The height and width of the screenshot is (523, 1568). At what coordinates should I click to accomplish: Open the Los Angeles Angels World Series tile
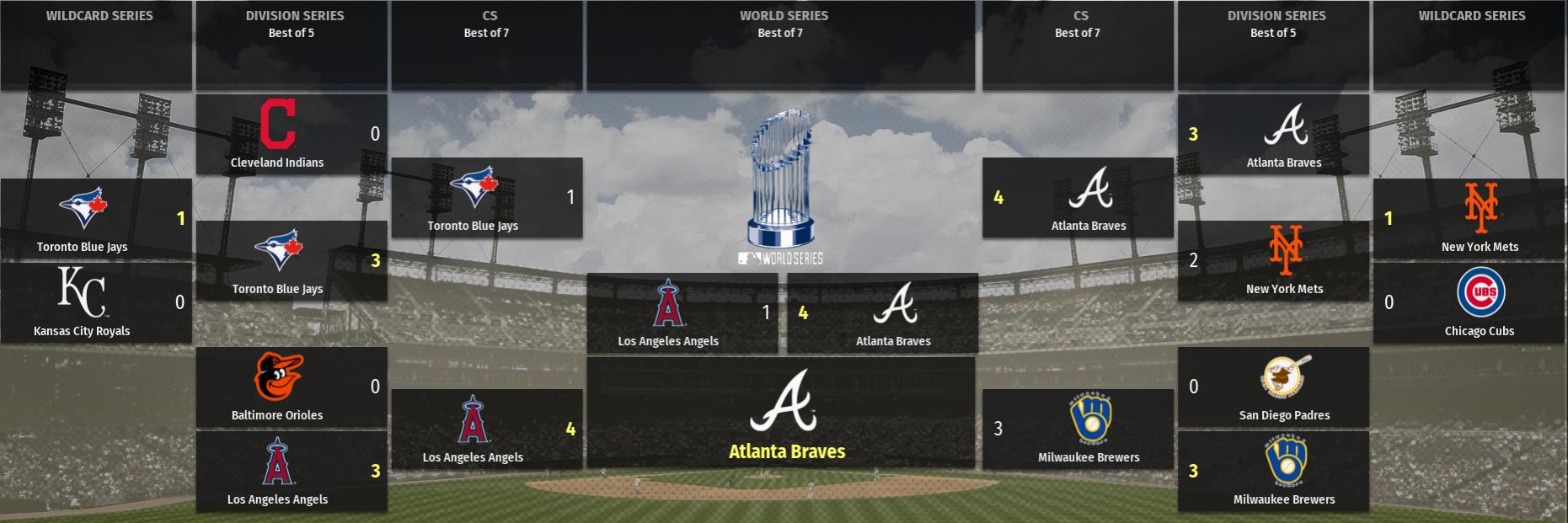(x=682, y=312)
